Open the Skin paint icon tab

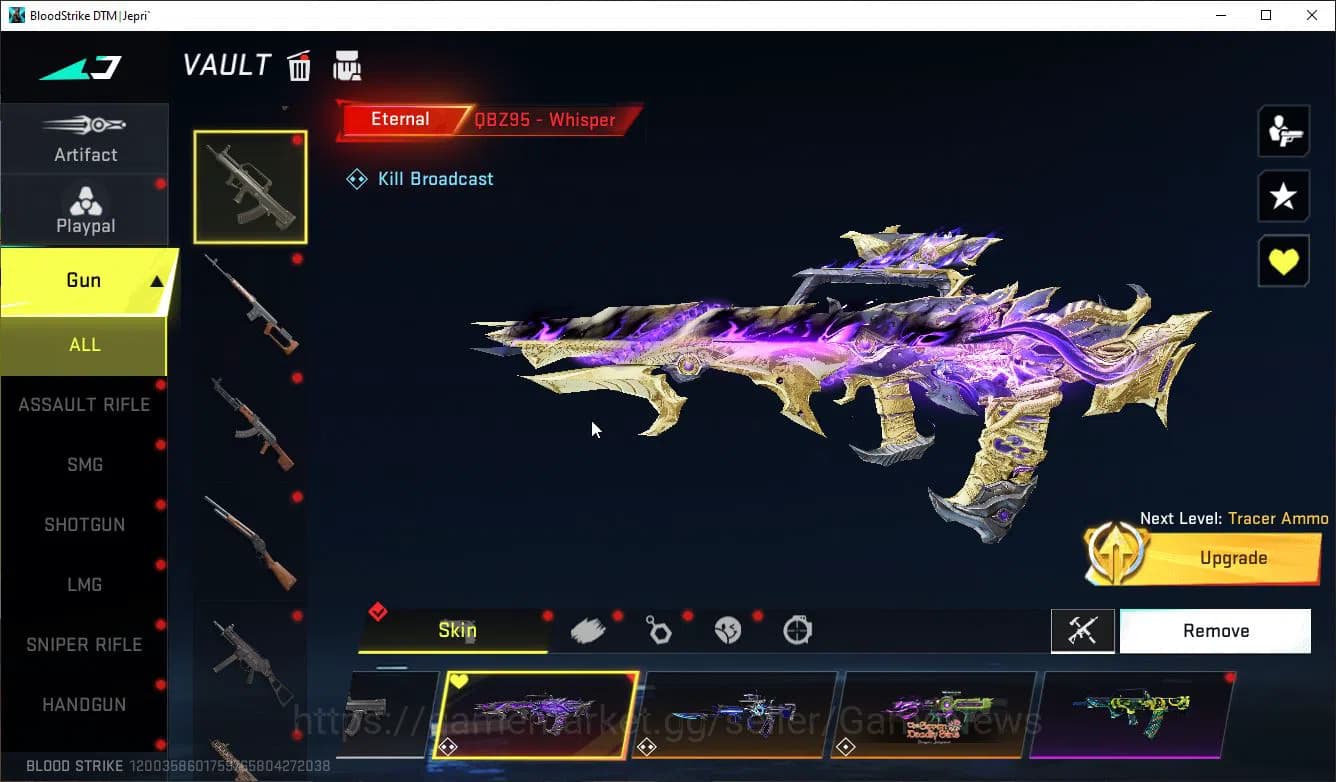tap(457, 631)
